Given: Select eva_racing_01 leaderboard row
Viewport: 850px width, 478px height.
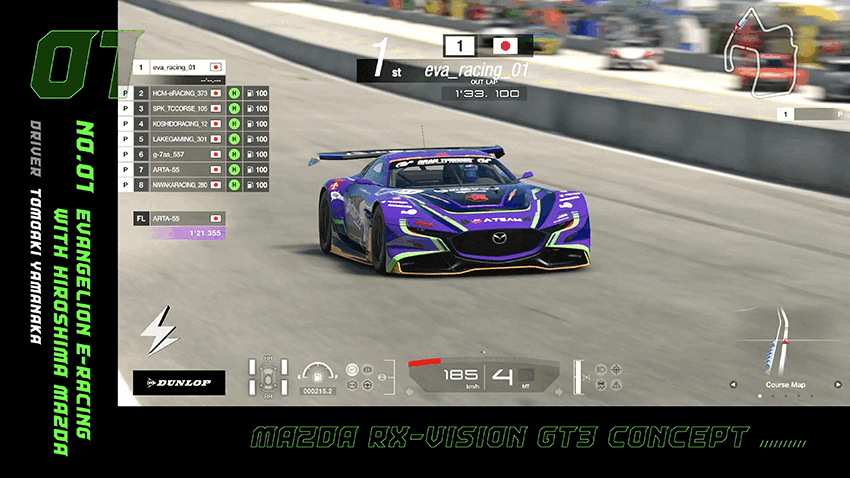Looking at the screenshot, I should pos(178,68).
